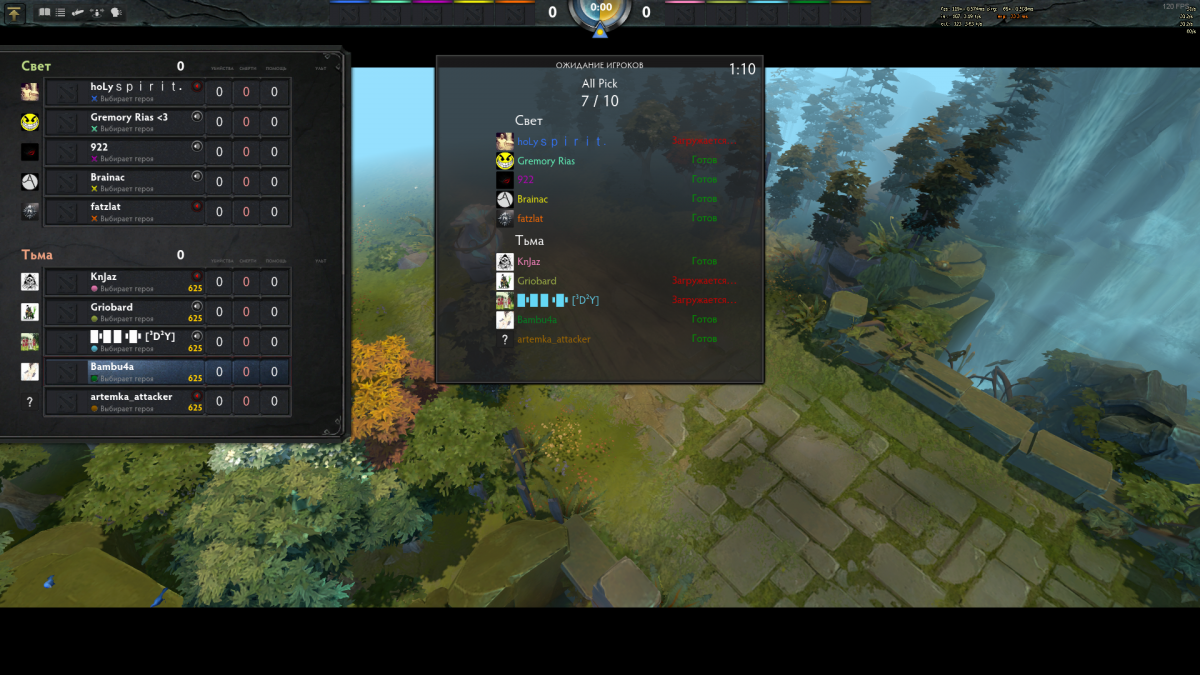
Task: Select fatzlat in the waiting players list
Action: coord(530,218)
